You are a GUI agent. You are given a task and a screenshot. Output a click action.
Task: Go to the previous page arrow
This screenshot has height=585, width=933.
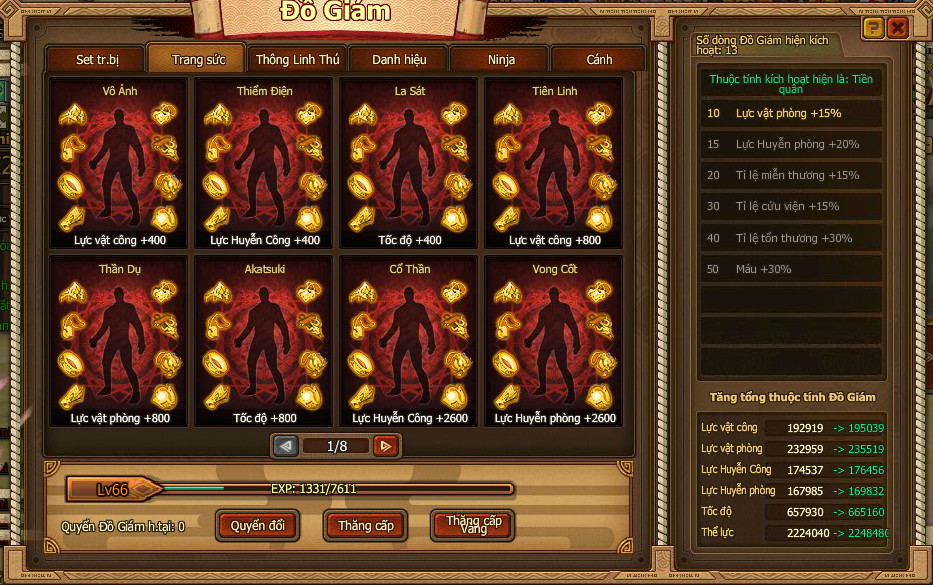287,446
